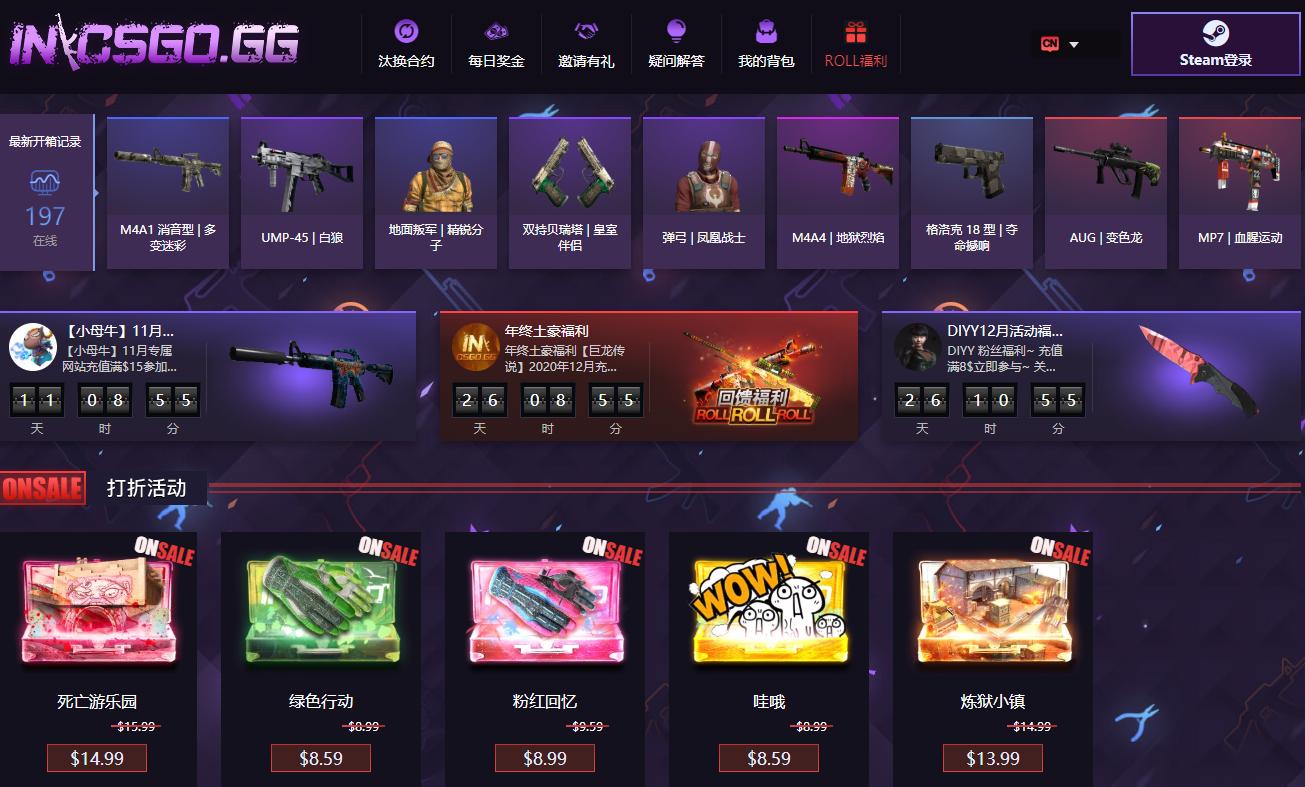Click the $13.99 button under 炼狱小镇
This screenshot has height=787, width=1305.
pyautogui.click(x=992, y=758)
